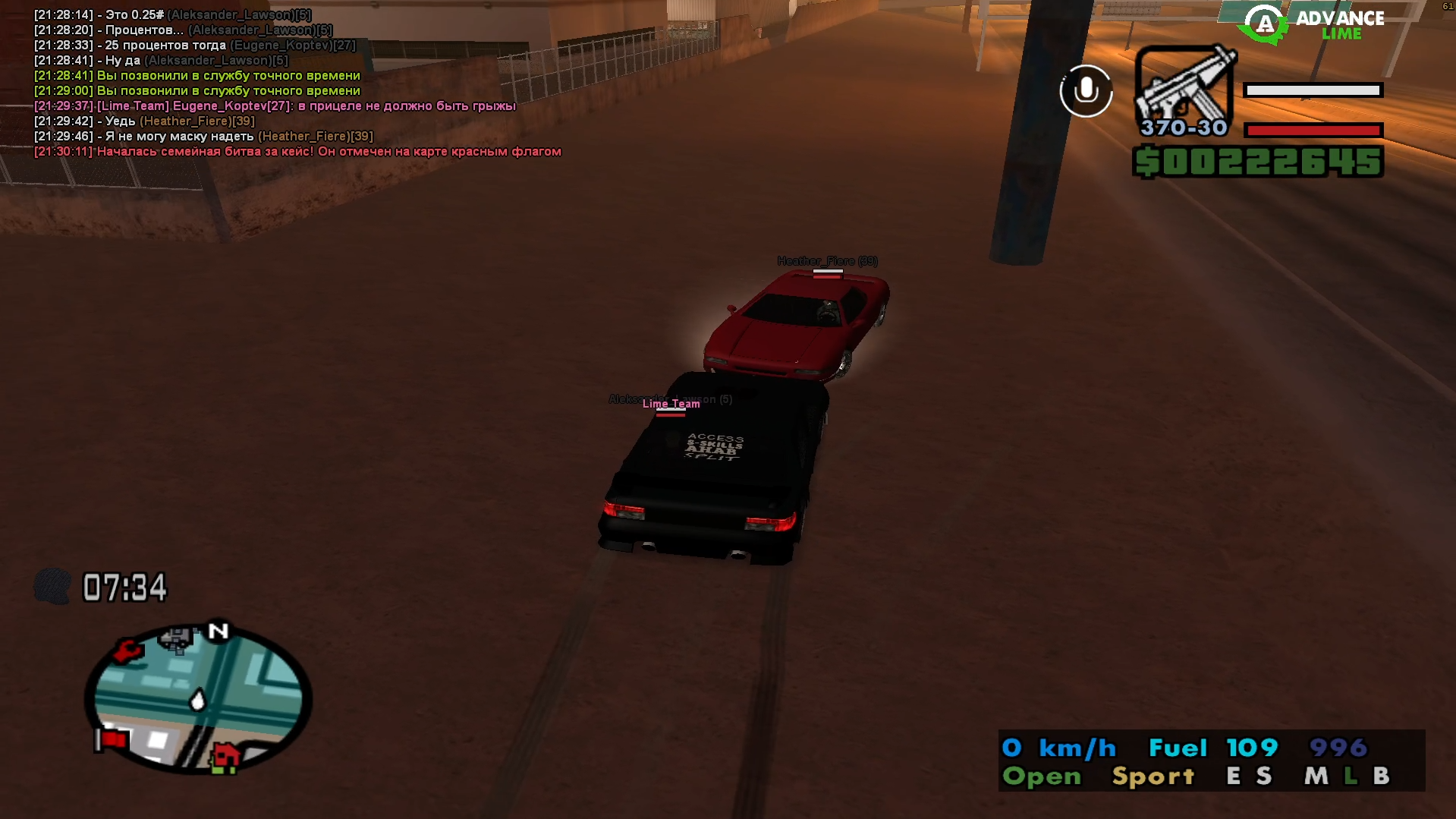Viewport: 1456px width, 819px height.
Task: Click the weather cloud icon near the clock
Action: (x=52, y=586)
